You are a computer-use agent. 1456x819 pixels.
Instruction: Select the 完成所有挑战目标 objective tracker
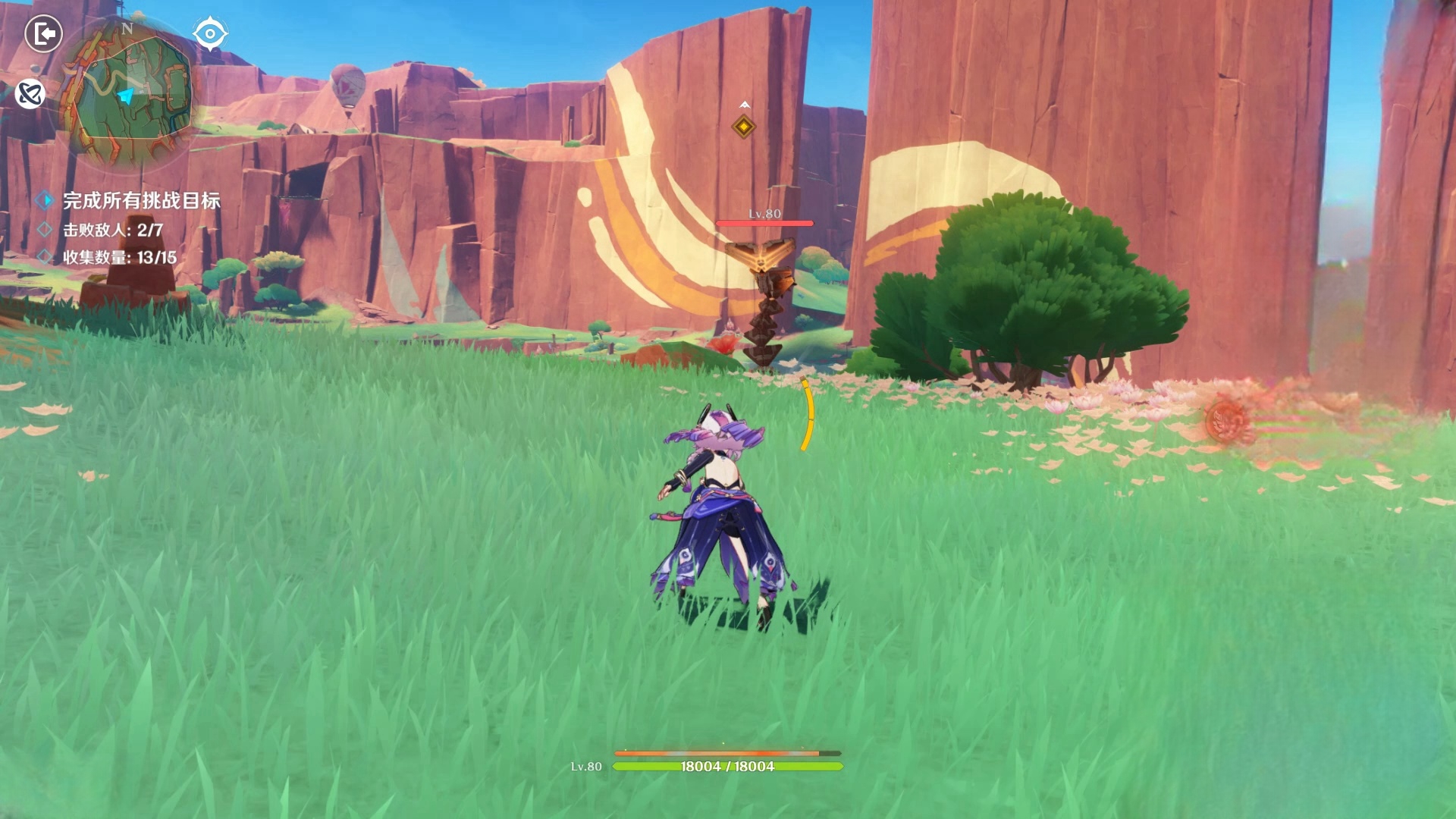[141, 200]
